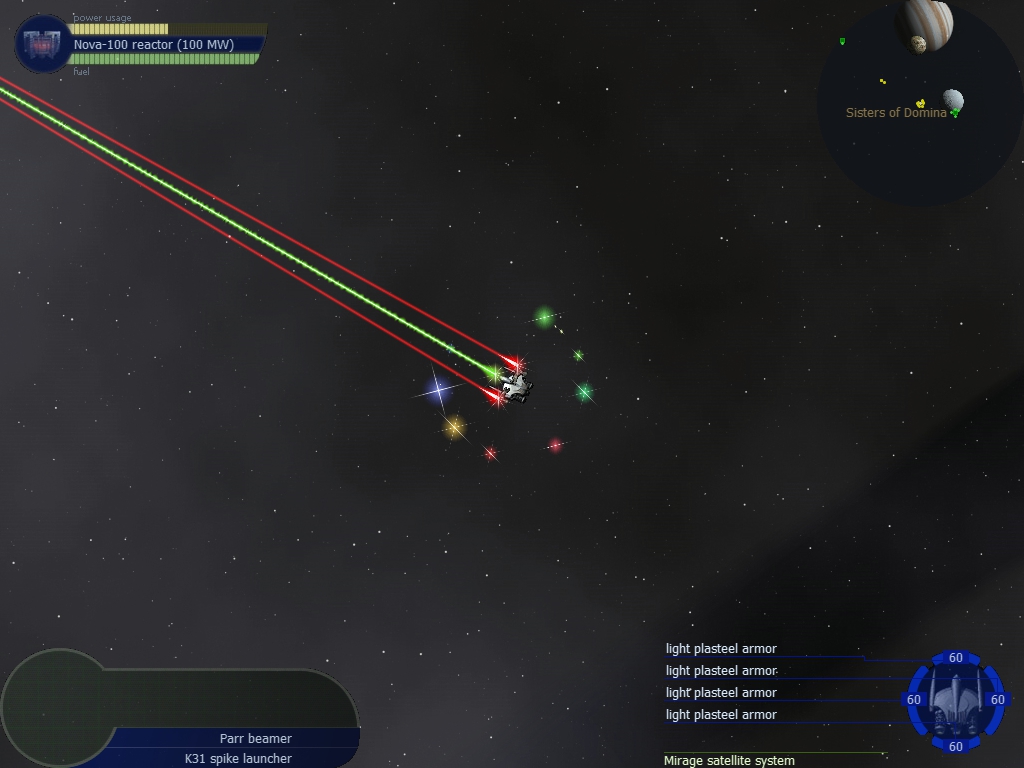Viewport: 1024px width, 768px height.
Task: Select the Mirage satellite system label
Action: (729, 760)
